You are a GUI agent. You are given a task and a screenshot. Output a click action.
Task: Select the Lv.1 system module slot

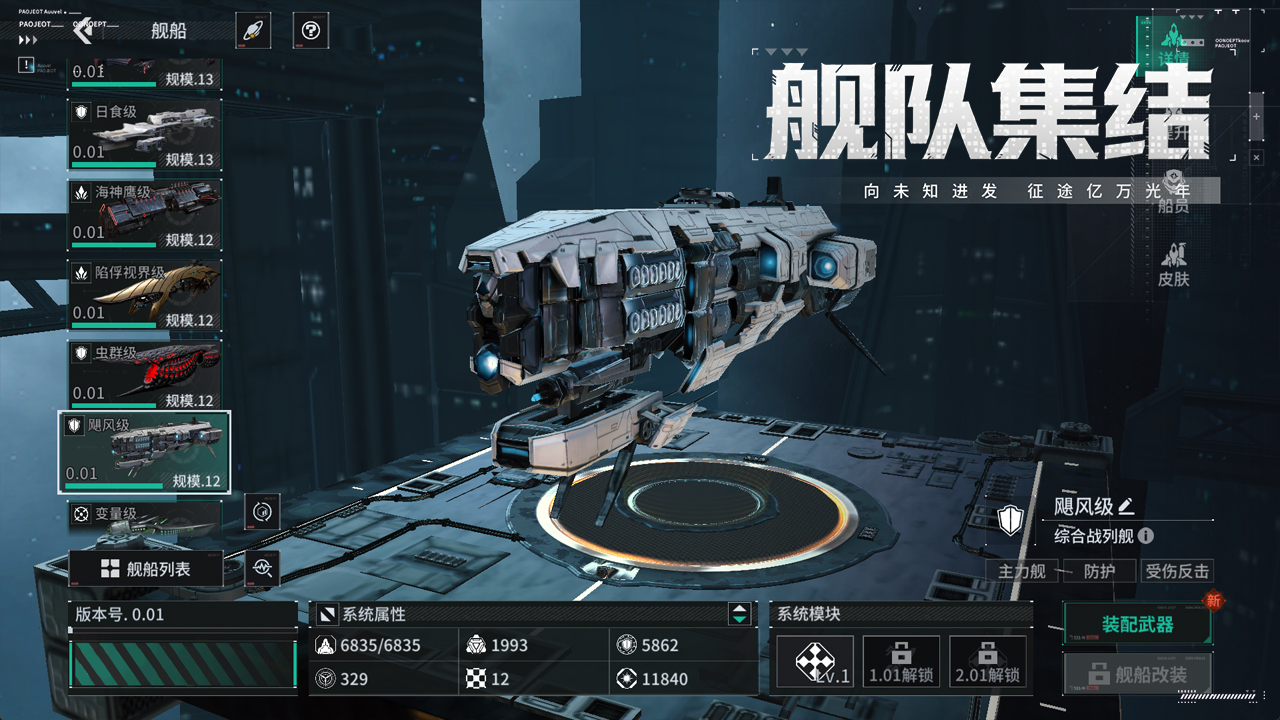pyautogui.click(x=815, y=662)
